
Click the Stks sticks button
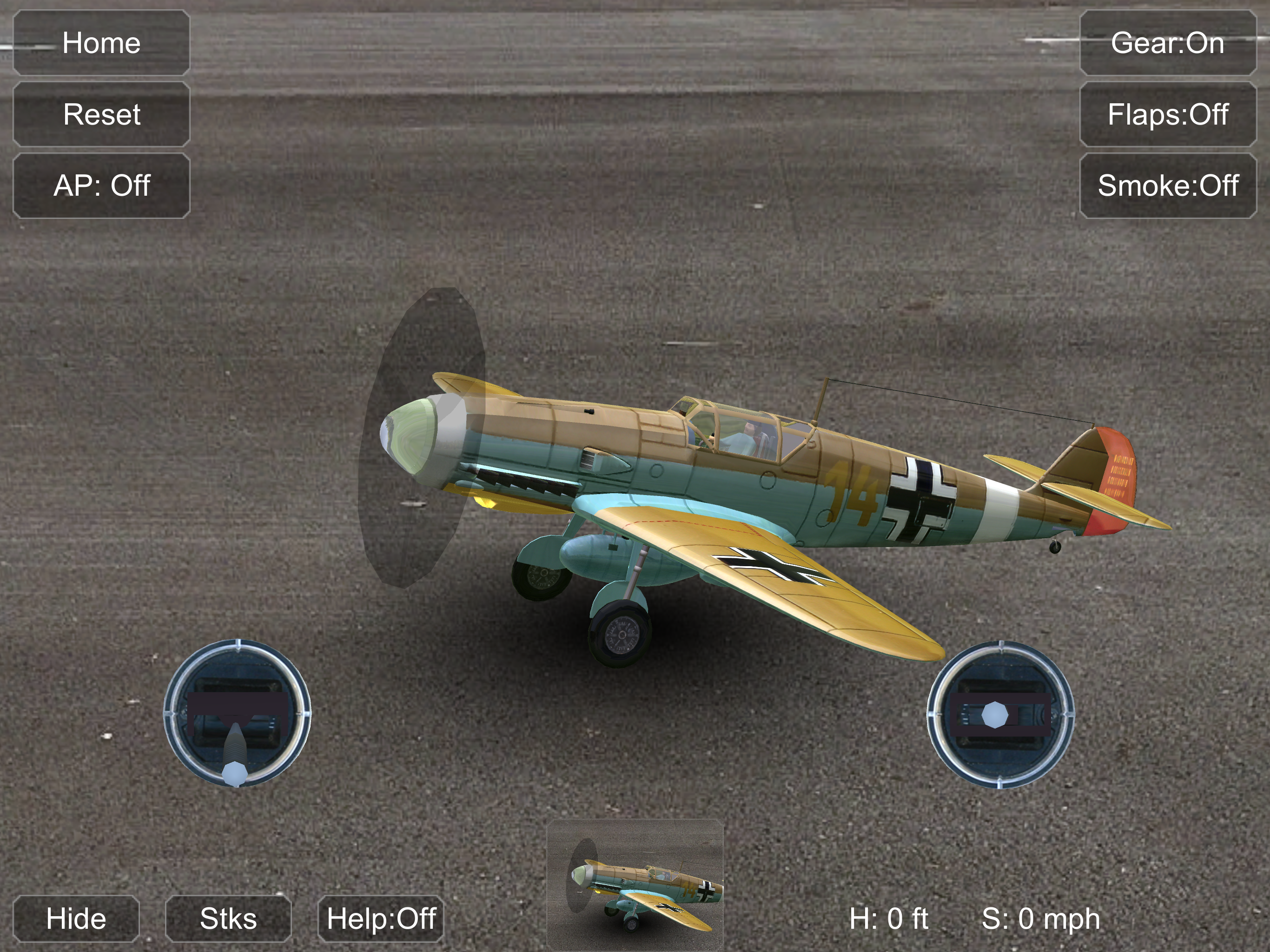(228, 918)
